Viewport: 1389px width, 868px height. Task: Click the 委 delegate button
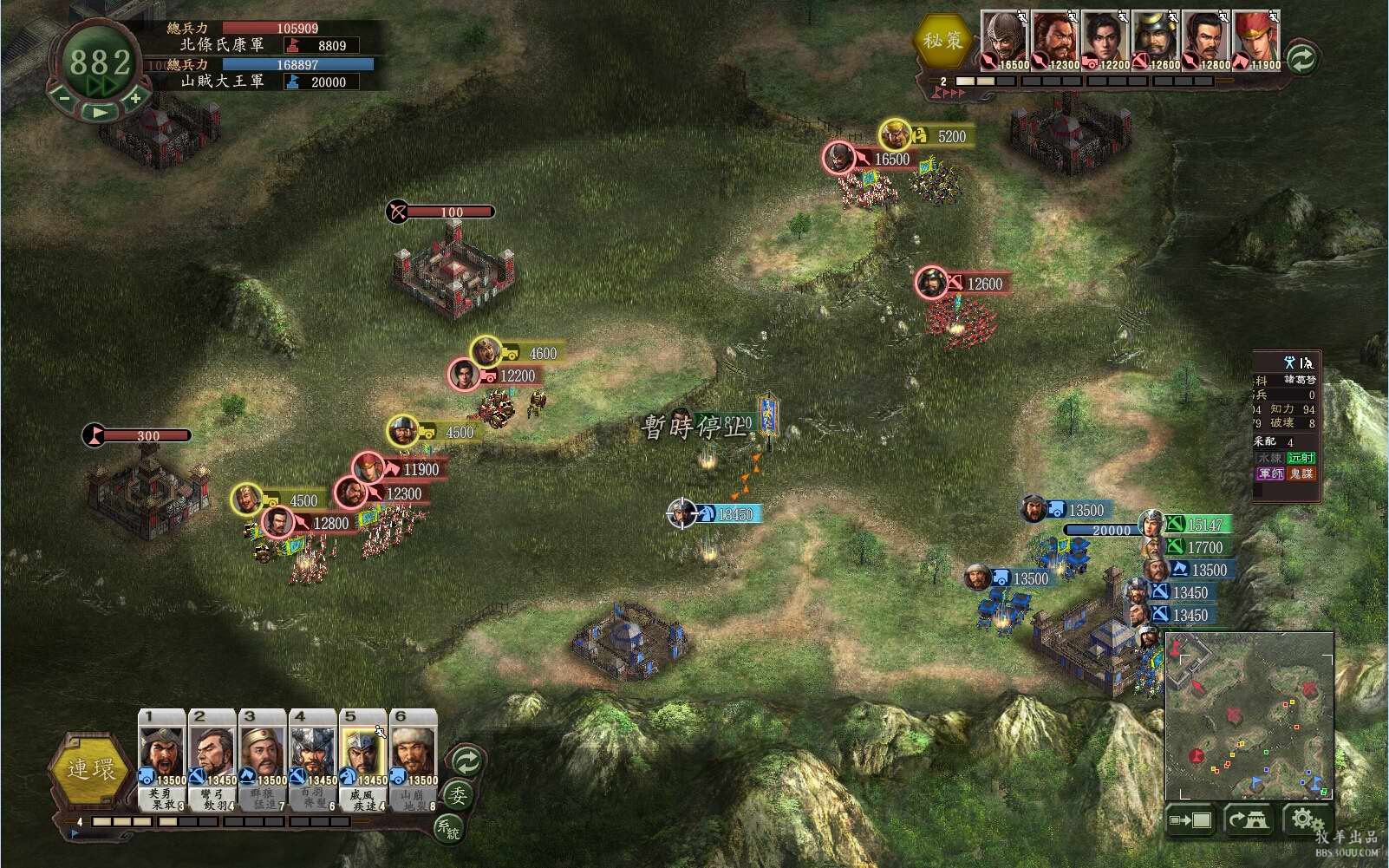(x=457, y=795)
